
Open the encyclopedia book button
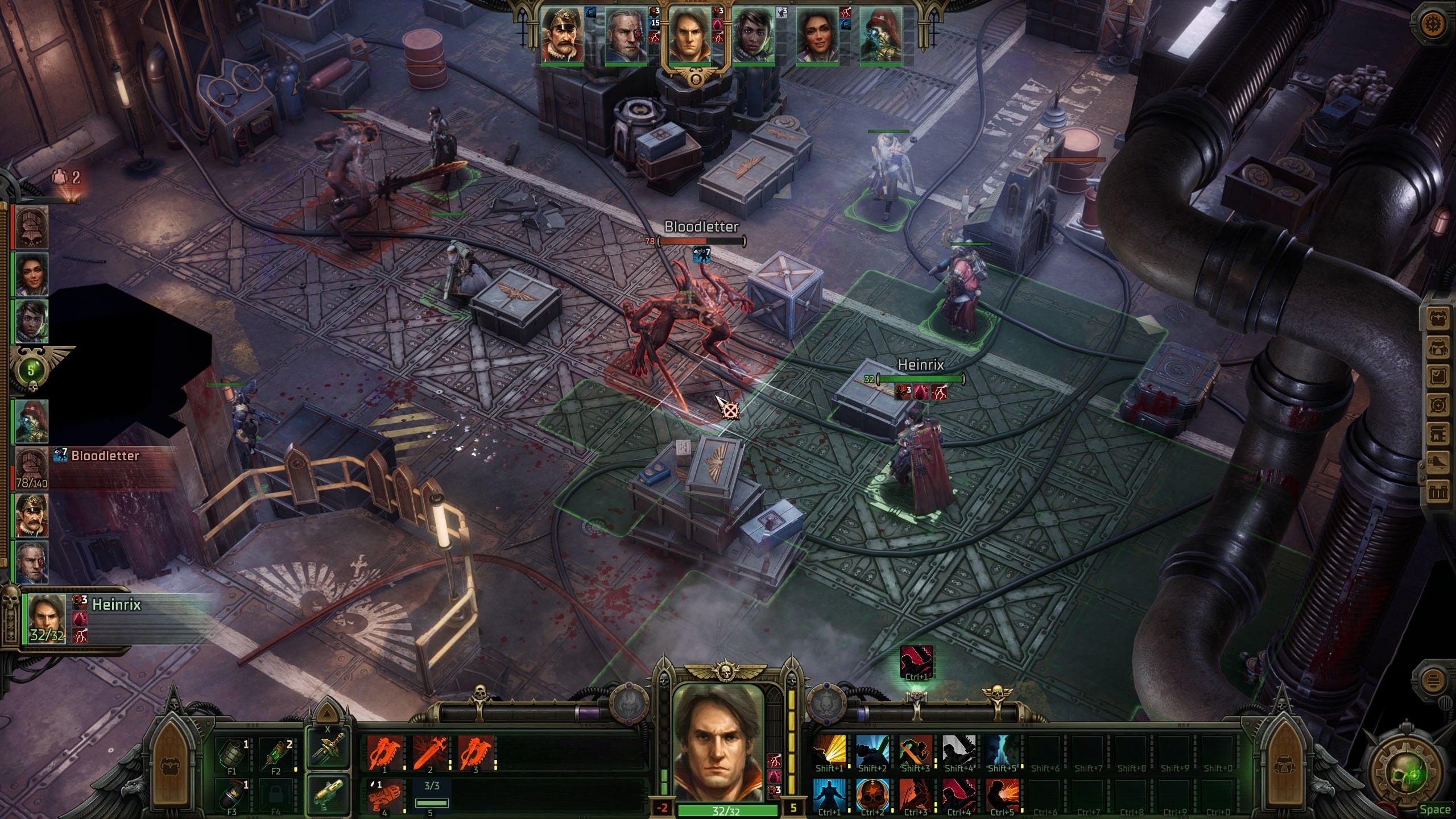point(1438,433)
